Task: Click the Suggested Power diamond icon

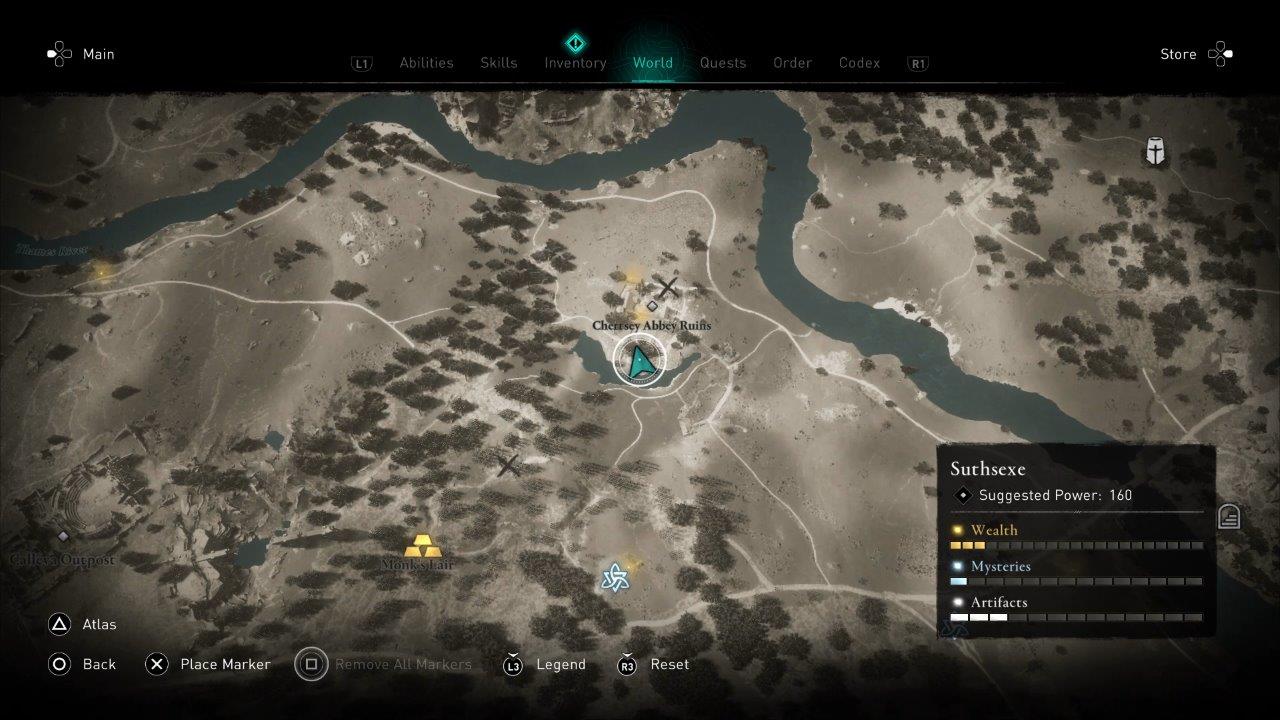Action: pyautogui.click(x=963, y=494)
